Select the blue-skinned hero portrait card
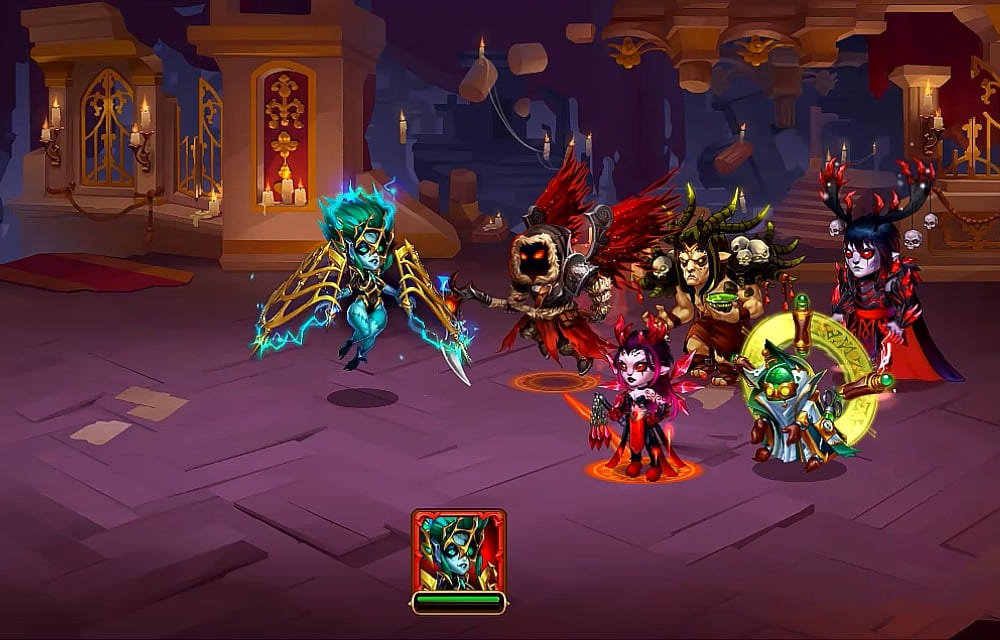1000x640 pixels. tap(458, 551)
